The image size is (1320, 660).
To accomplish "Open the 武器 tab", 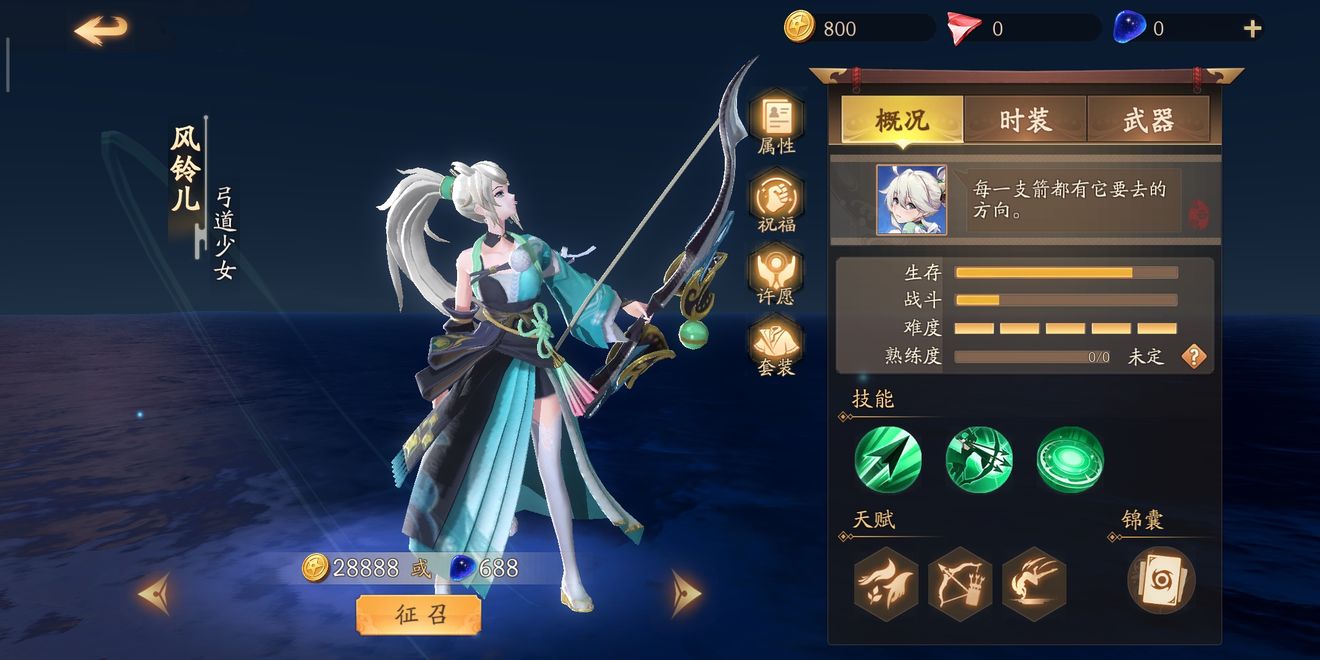I will (1148, 120).
